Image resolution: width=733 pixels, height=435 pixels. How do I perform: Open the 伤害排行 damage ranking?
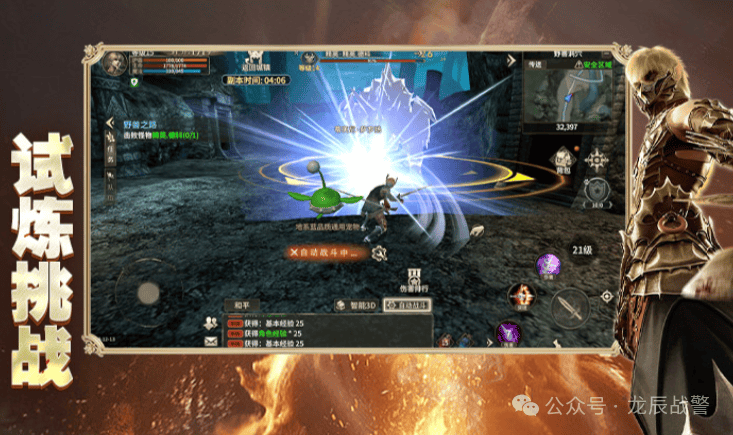[411, 281]
